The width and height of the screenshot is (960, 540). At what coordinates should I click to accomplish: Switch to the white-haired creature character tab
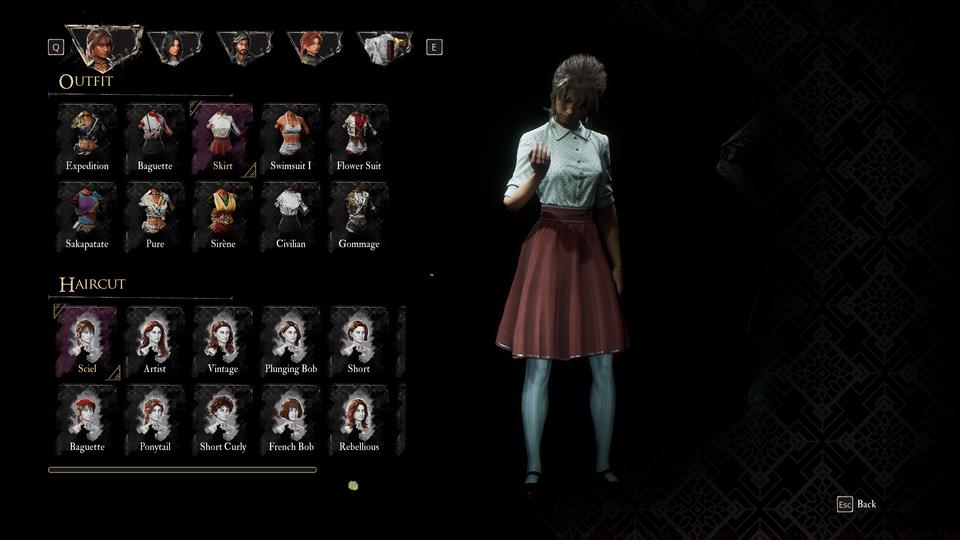coord(384,46)
